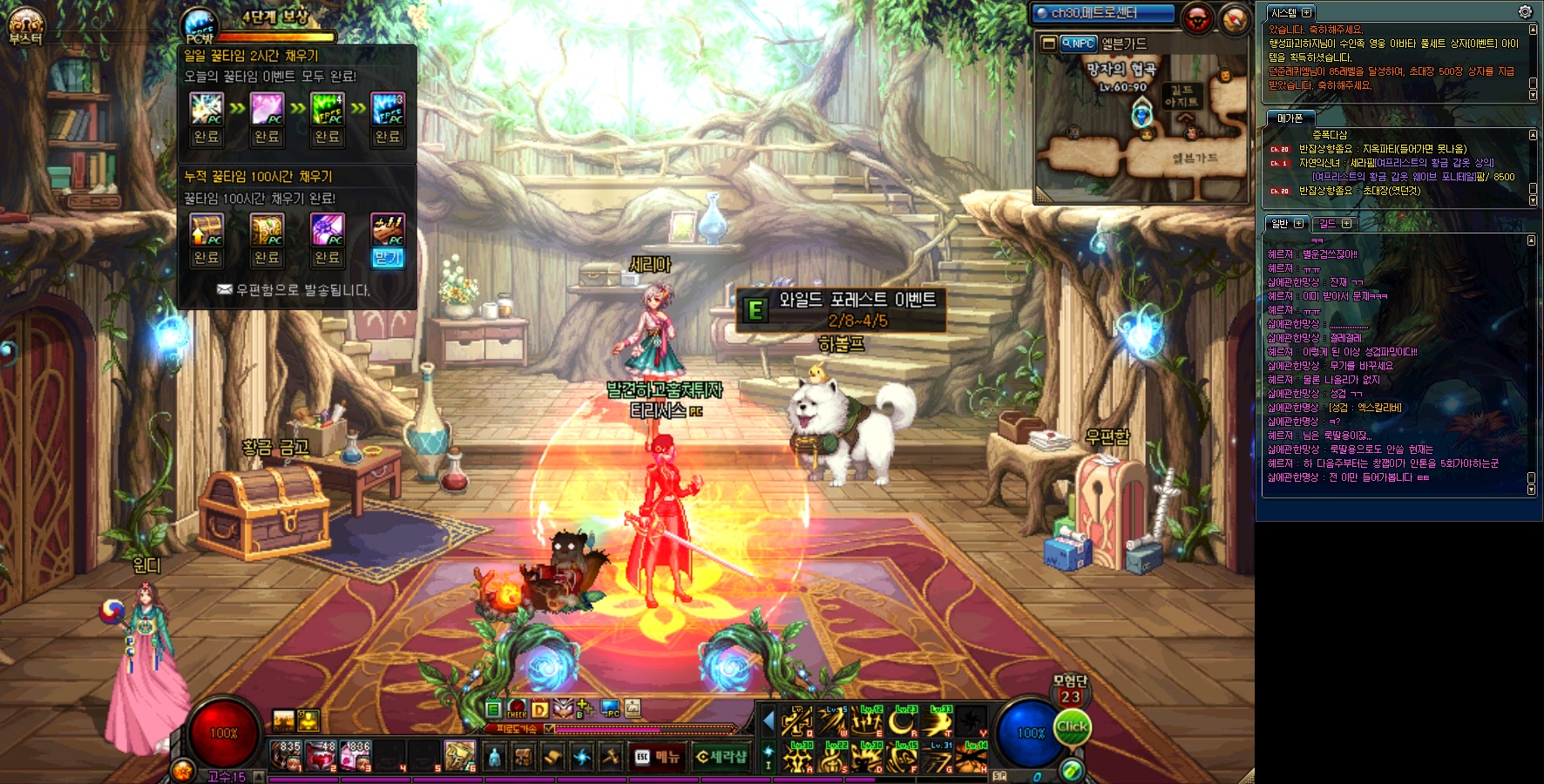1544x784 pixels.
Task: Click the green Click bubble button
Action: coord(1072,727)
